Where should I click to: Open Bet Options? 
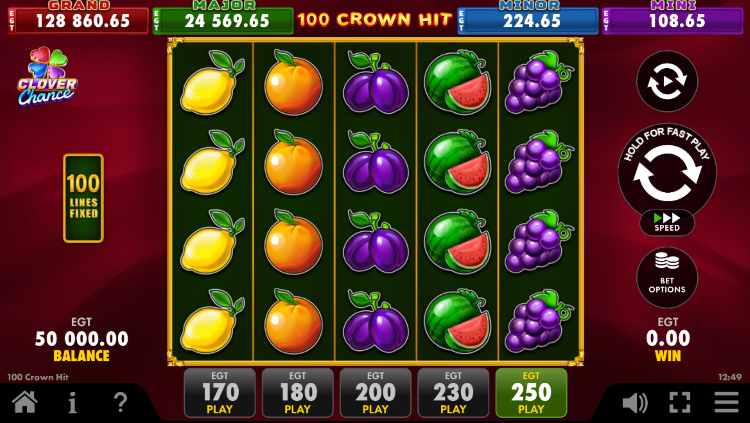(666, 276)
